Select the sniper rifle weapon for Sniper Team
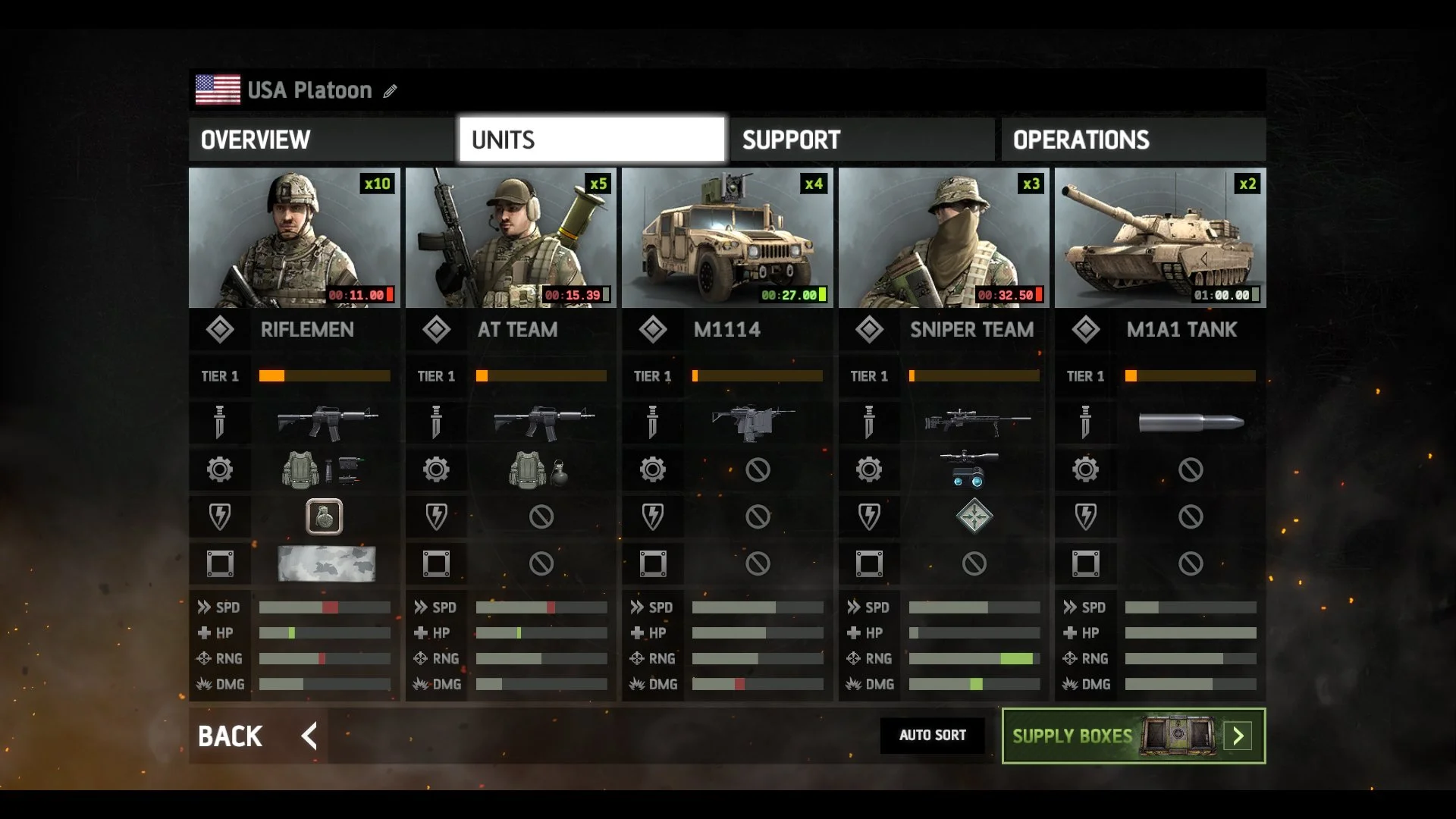Viewport: 1456px width, 819px height. pyautogui.click(x=973, y=423)
